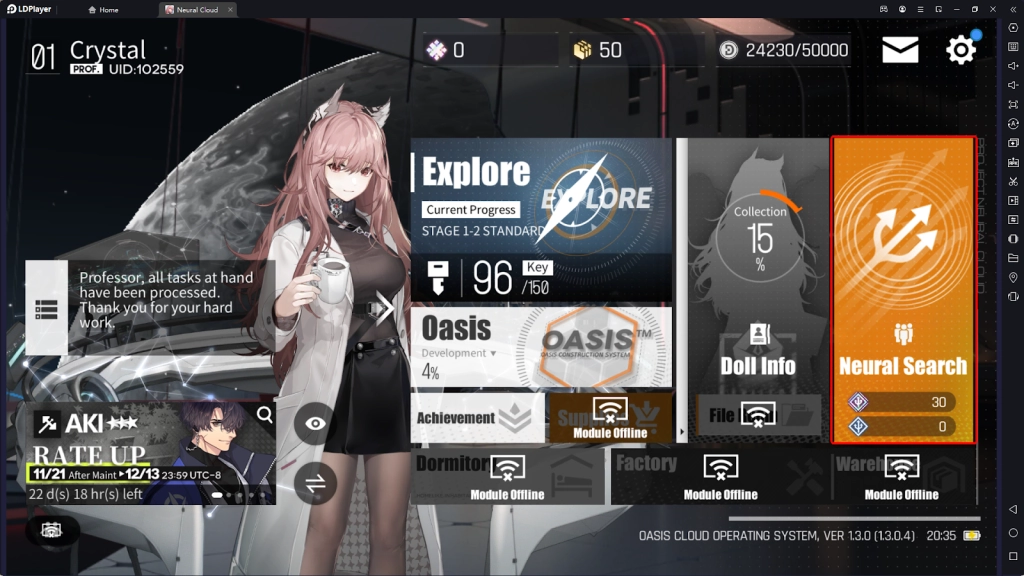The image size is (1024, 576).
Task: Select the Warehouse module tile
Action: (902, 475)
